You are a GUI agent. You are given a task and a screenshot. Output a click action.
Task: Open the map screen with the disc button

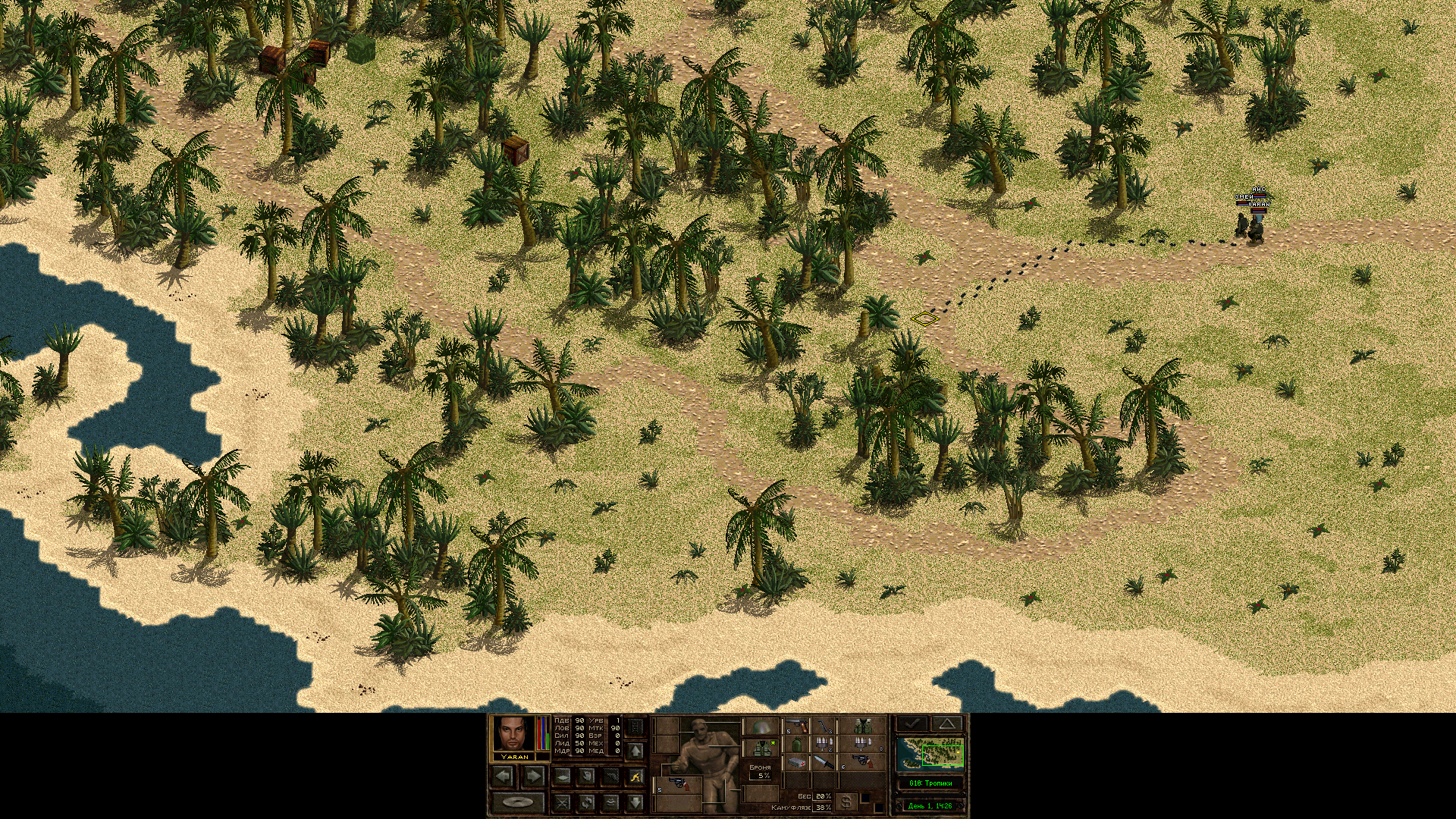click(x=518, y=802)
